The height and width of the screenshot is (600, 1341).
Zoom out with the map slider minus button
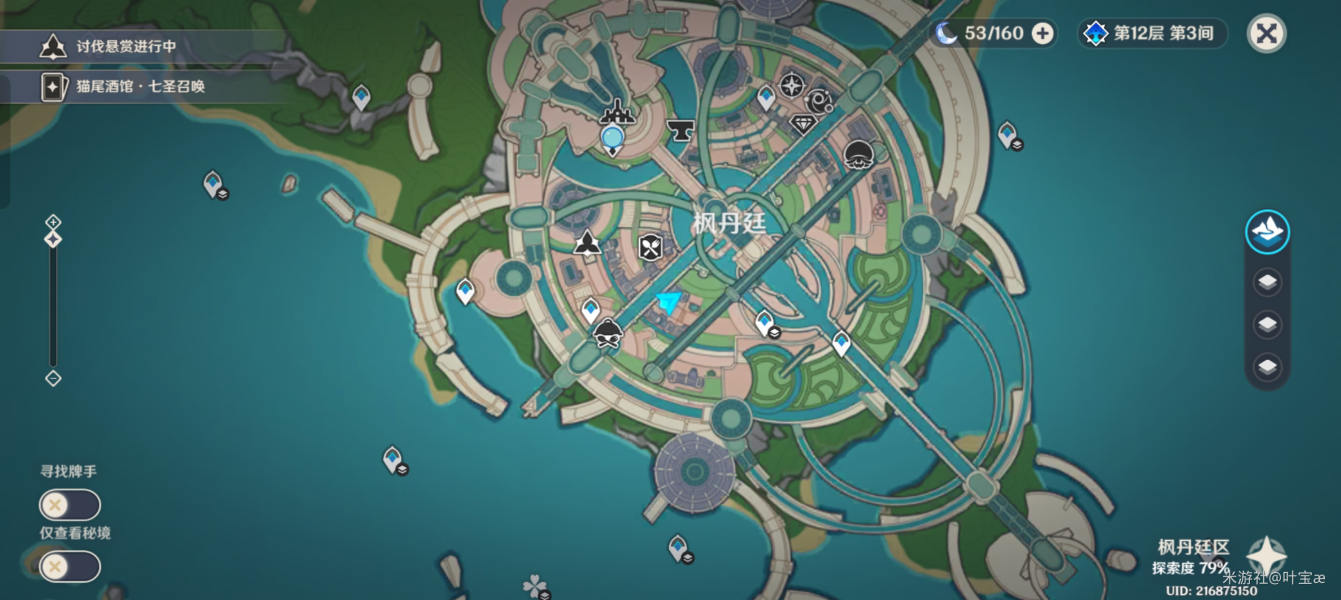click(53, 378)
